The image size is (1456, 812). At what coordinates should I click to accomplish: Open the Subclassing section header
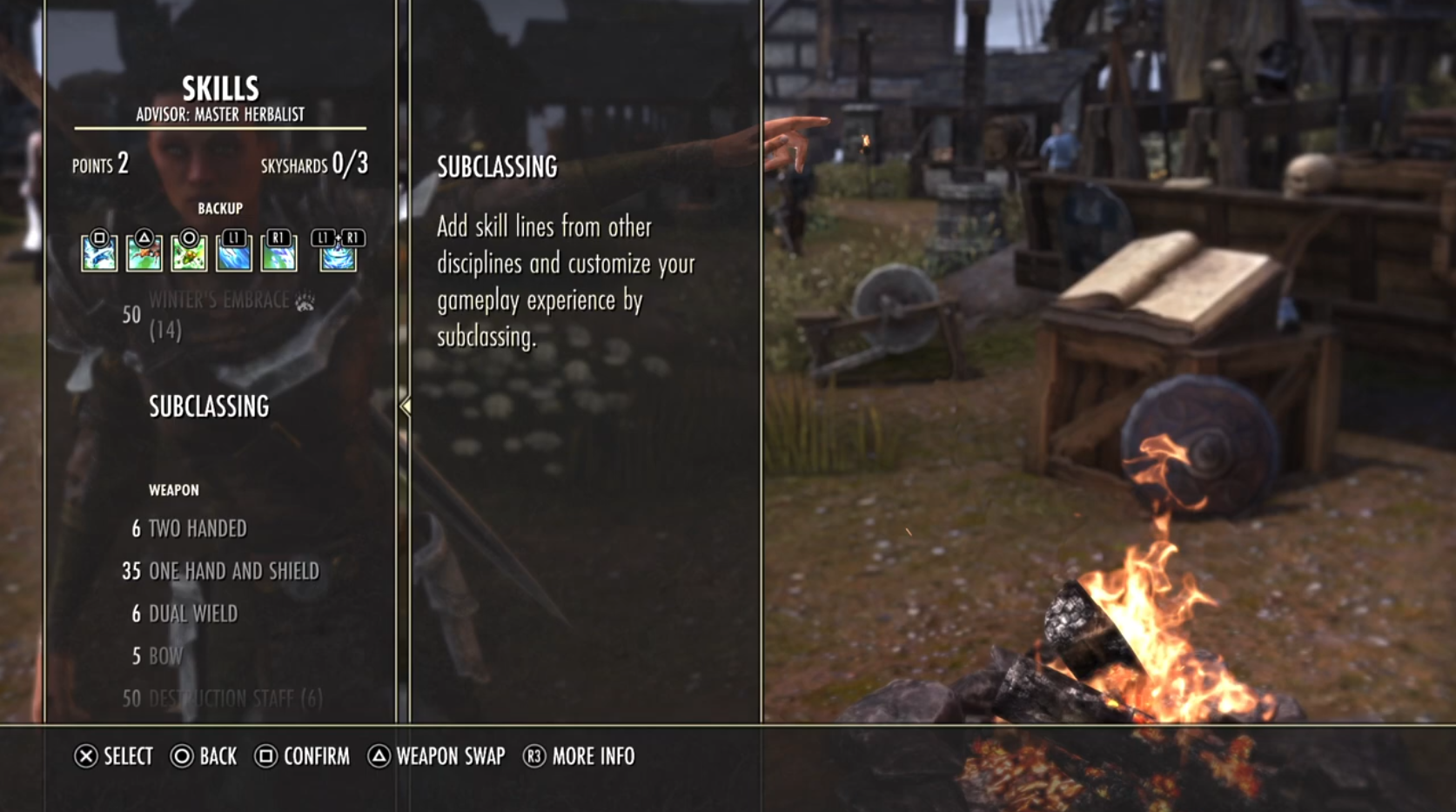point(209,406)
